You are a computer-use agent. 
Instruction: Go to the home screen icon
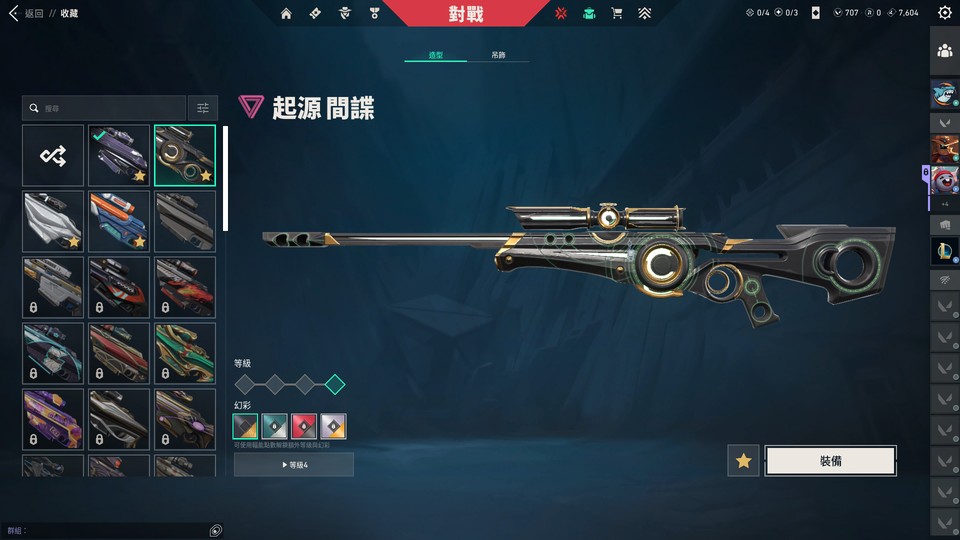287,13
